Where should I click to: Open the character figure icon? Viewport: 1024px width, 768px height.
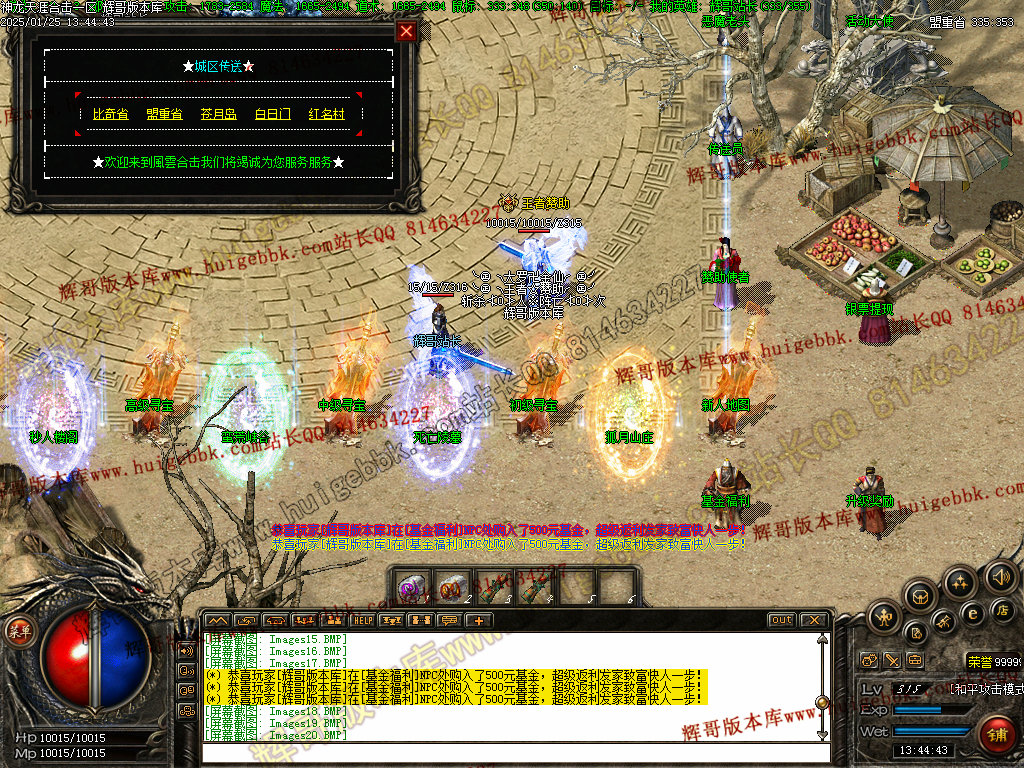point(884,617)
